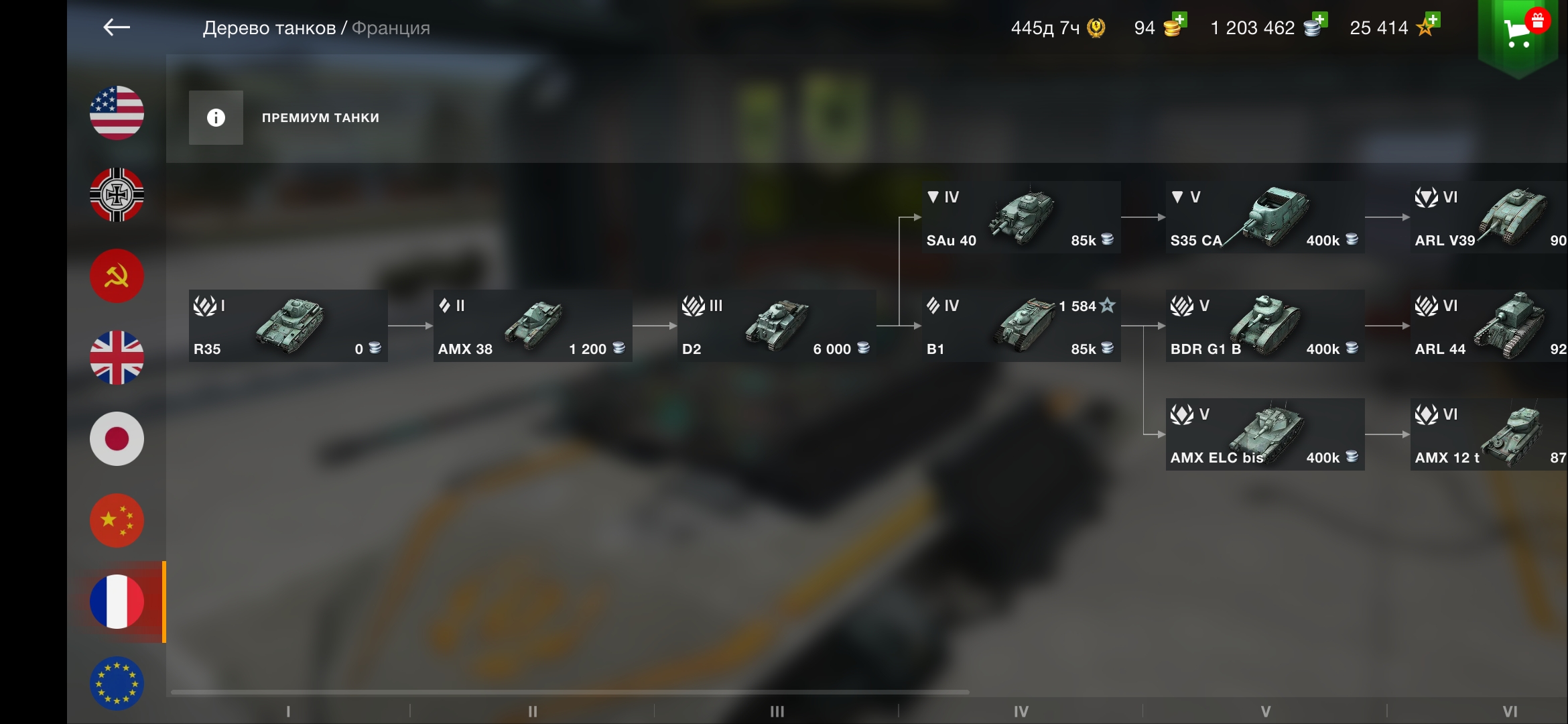Go back using the arrow button

[117, 27]
